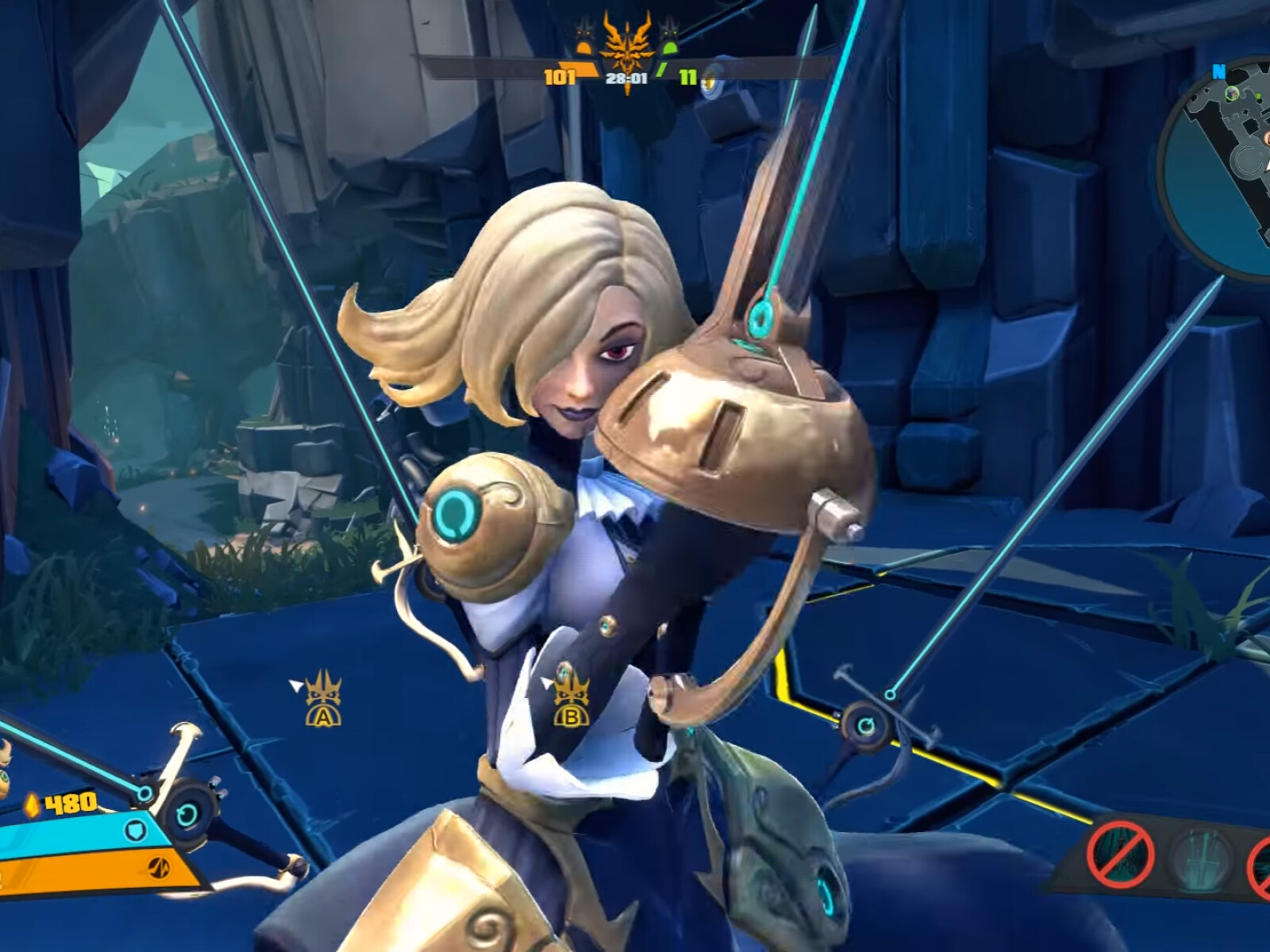Select the objective B waypoint marker
The image size is (1270, 952).
[571, 698]
